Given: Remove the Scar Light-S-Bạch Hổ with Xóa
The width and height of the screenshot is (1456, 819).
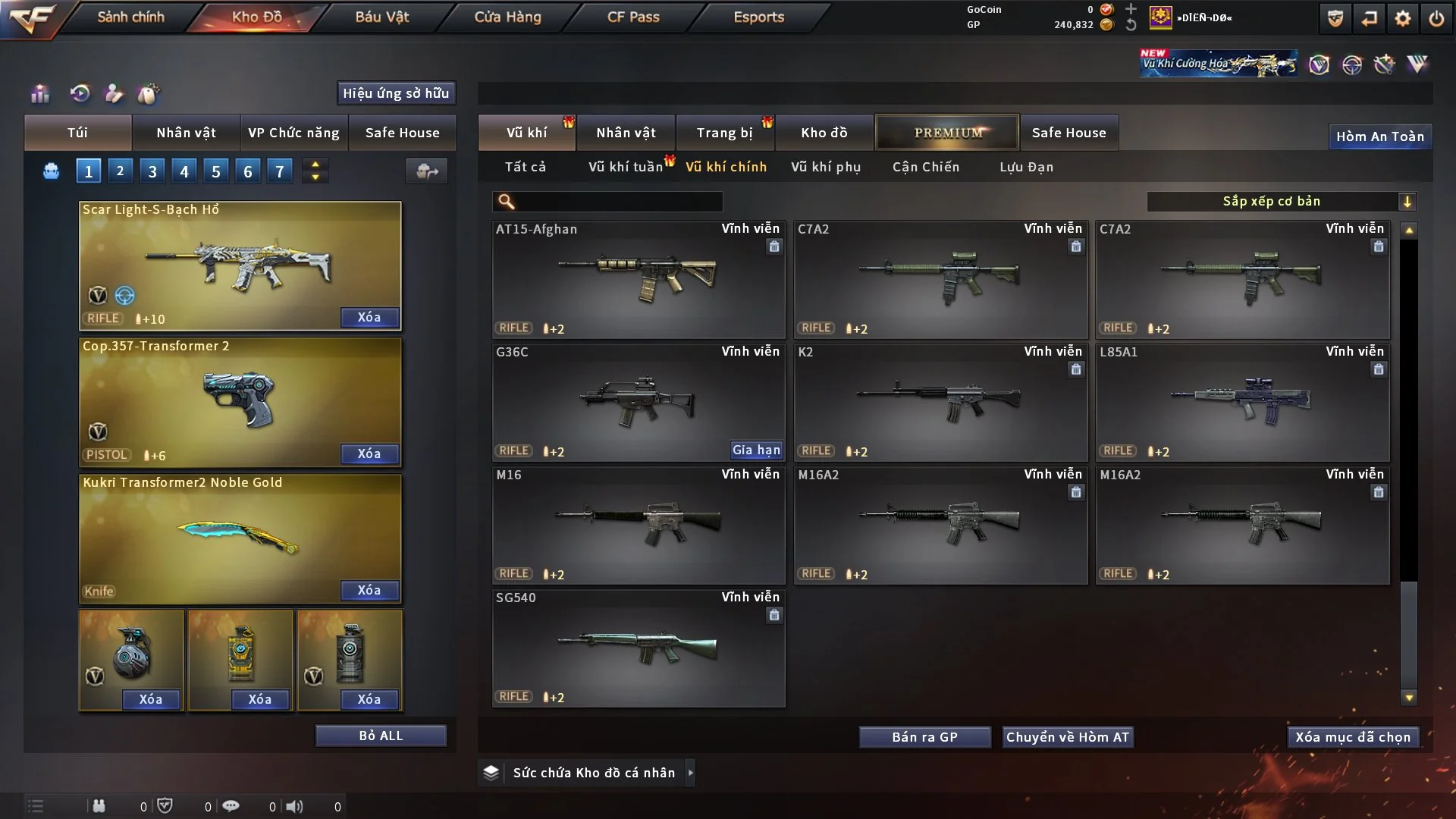Looking at the screenshot, I should click(369, 318).
